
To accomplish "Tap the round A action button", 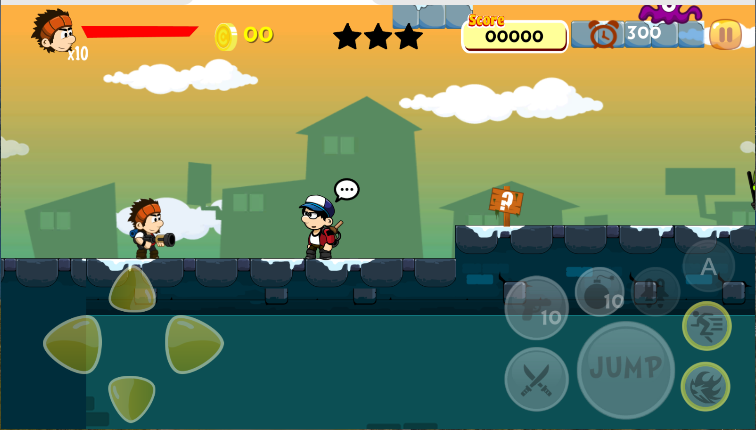I will [708, 265].
